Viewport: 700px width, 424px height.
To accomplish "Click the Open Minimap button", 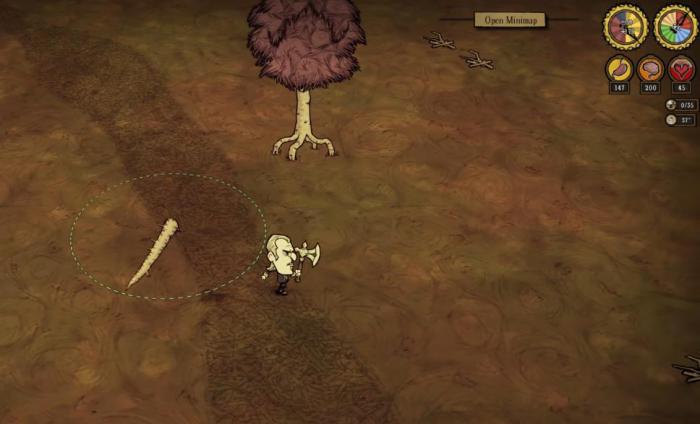I will pyautogui.click(x=509, y=20).
